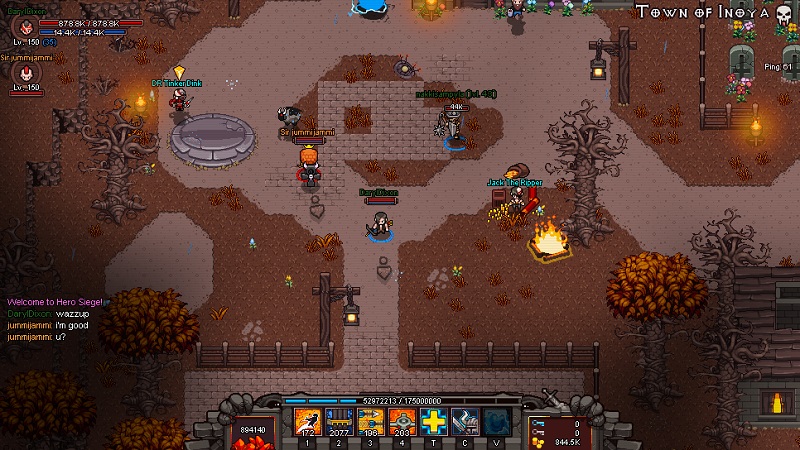Use the yellow cross healing ability
800x450 pixels.
tap(434, 422)
